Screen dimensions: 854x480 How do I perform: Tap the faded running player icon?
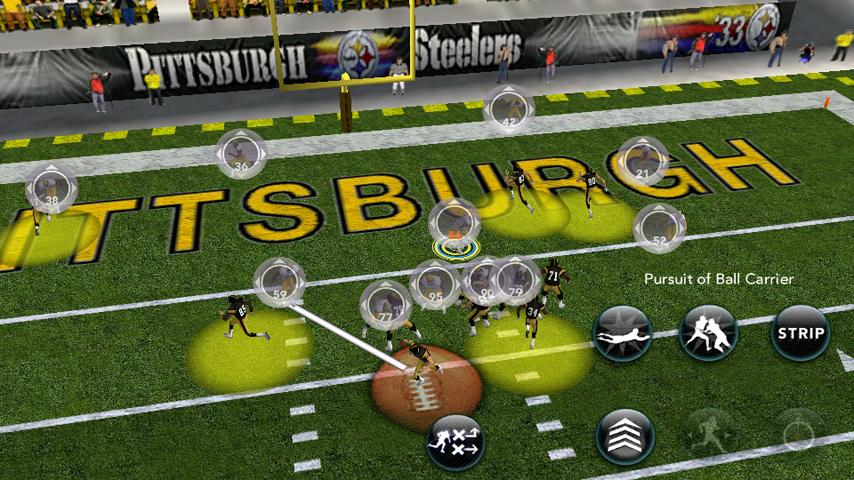[710, 436]
